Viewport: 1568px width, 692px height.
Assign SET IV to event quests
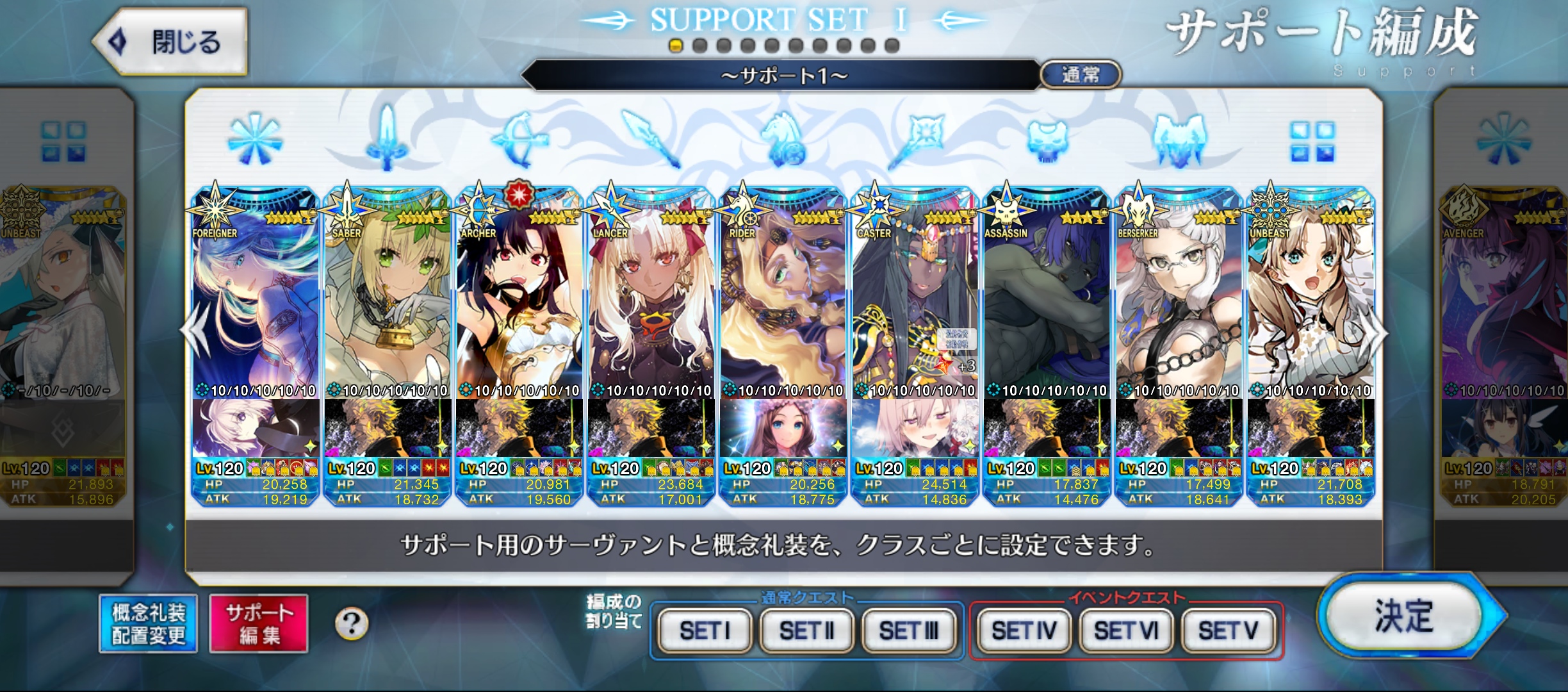pos(1024,631)
